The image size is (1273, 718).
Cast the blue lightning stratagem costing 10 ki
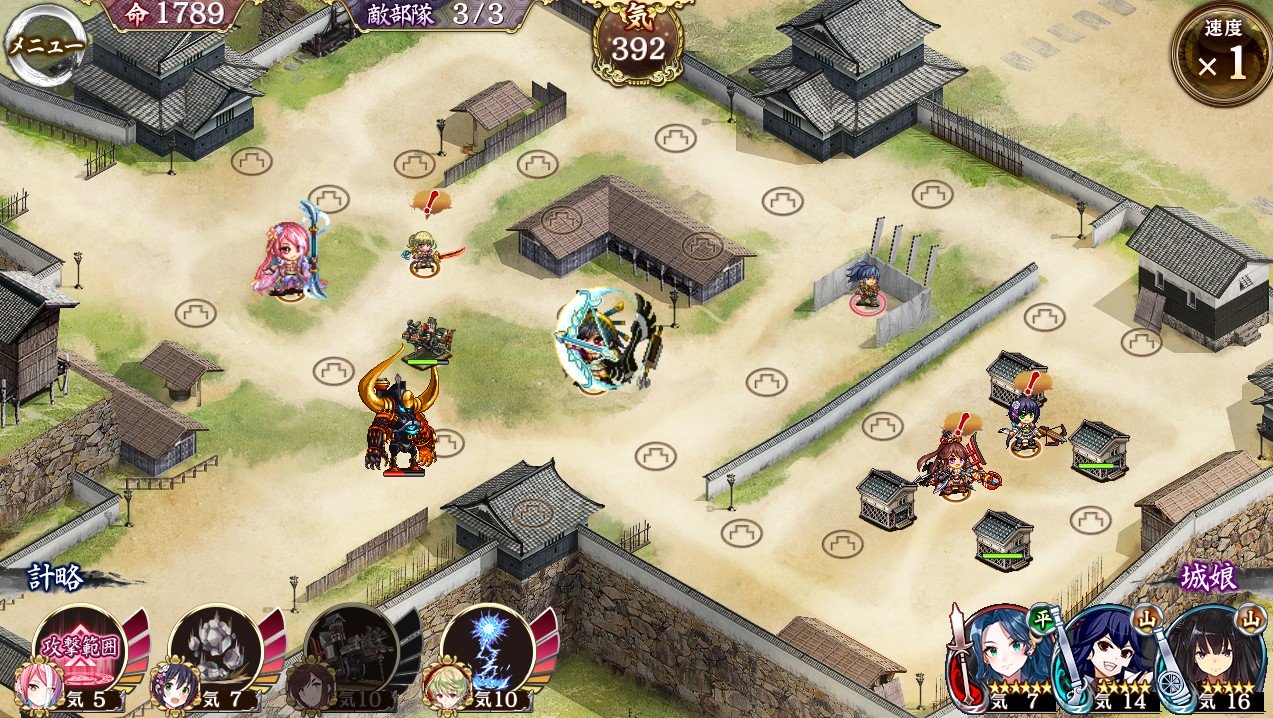point(485,650)
